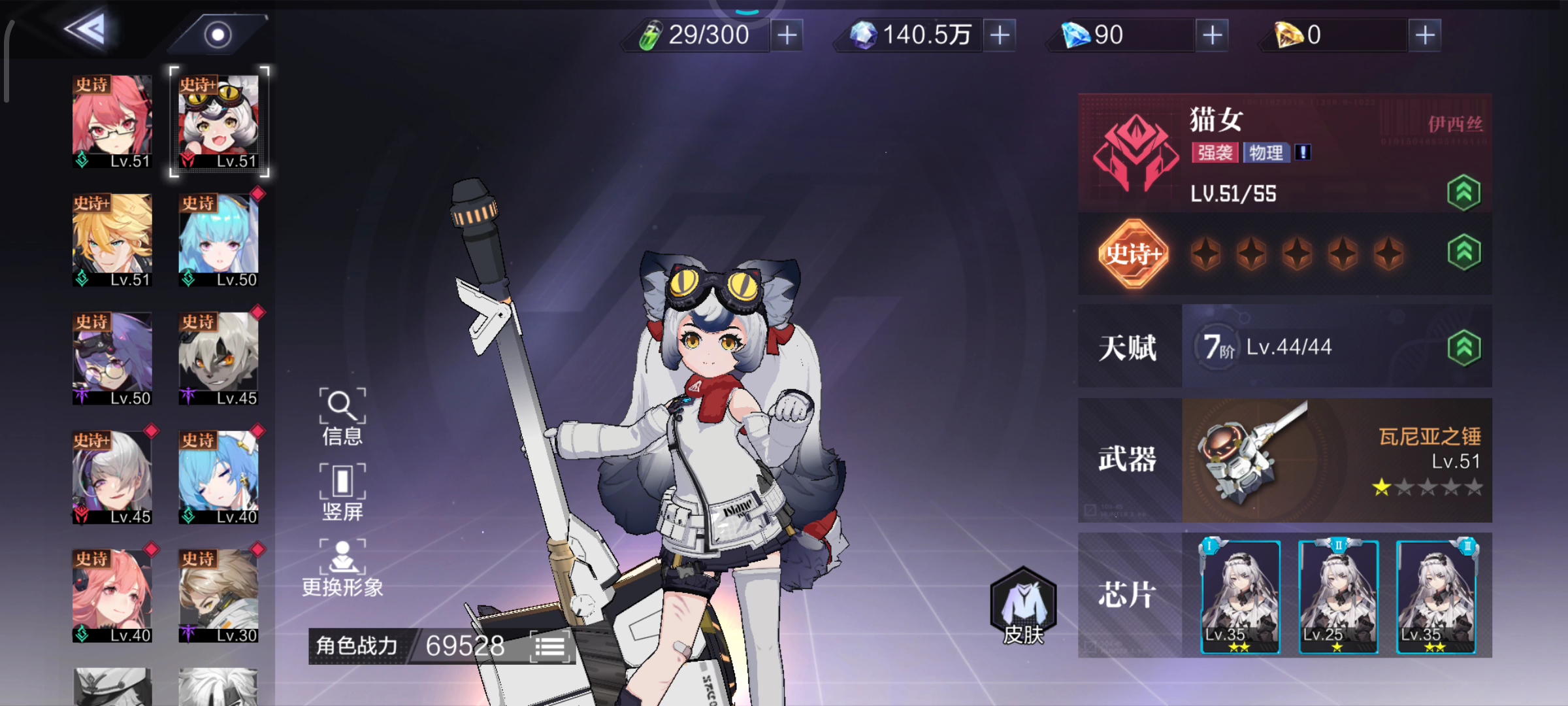Add stamina with the battery plus button
This screenshot has height=706, width=1568.
(787, 35)
